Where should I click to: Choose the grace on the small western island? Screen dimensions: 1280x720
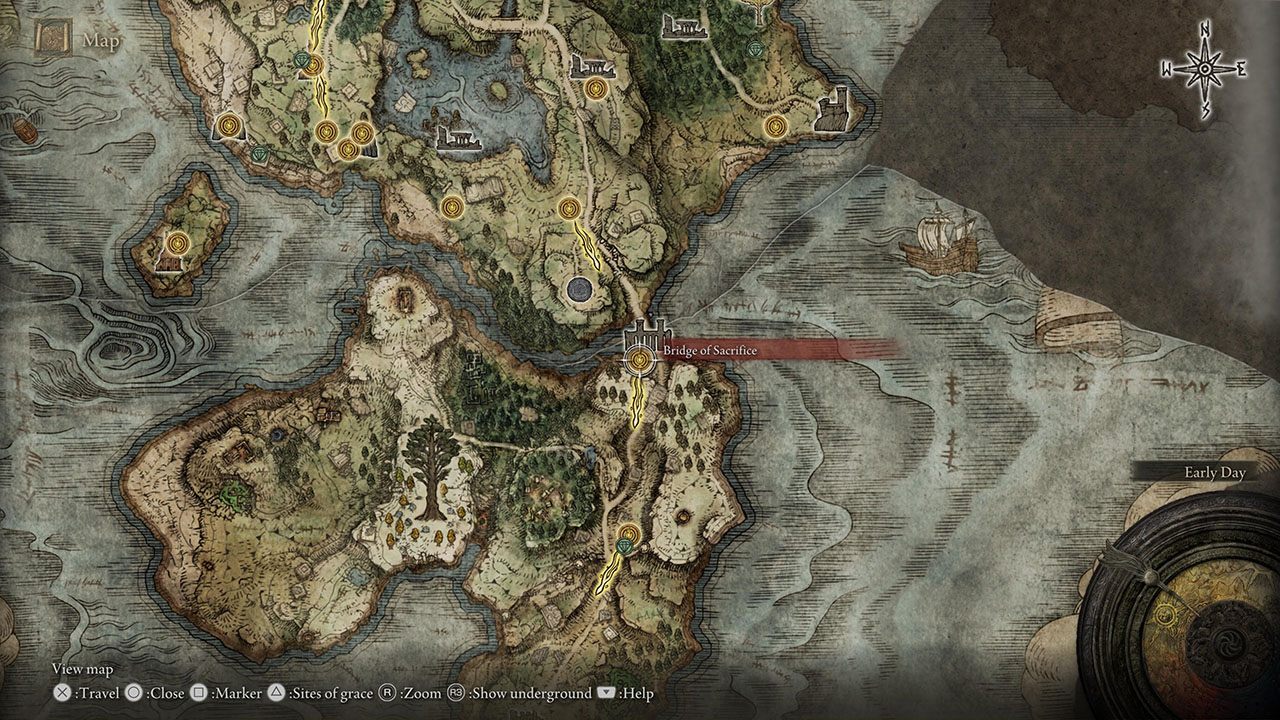178,242
